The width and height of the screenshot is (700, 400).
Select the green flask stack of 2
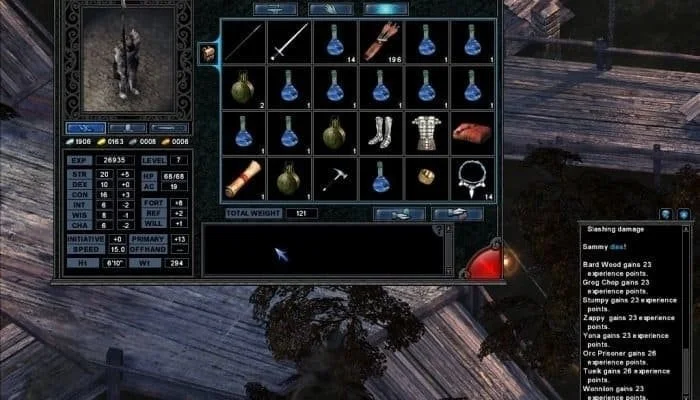243,87
